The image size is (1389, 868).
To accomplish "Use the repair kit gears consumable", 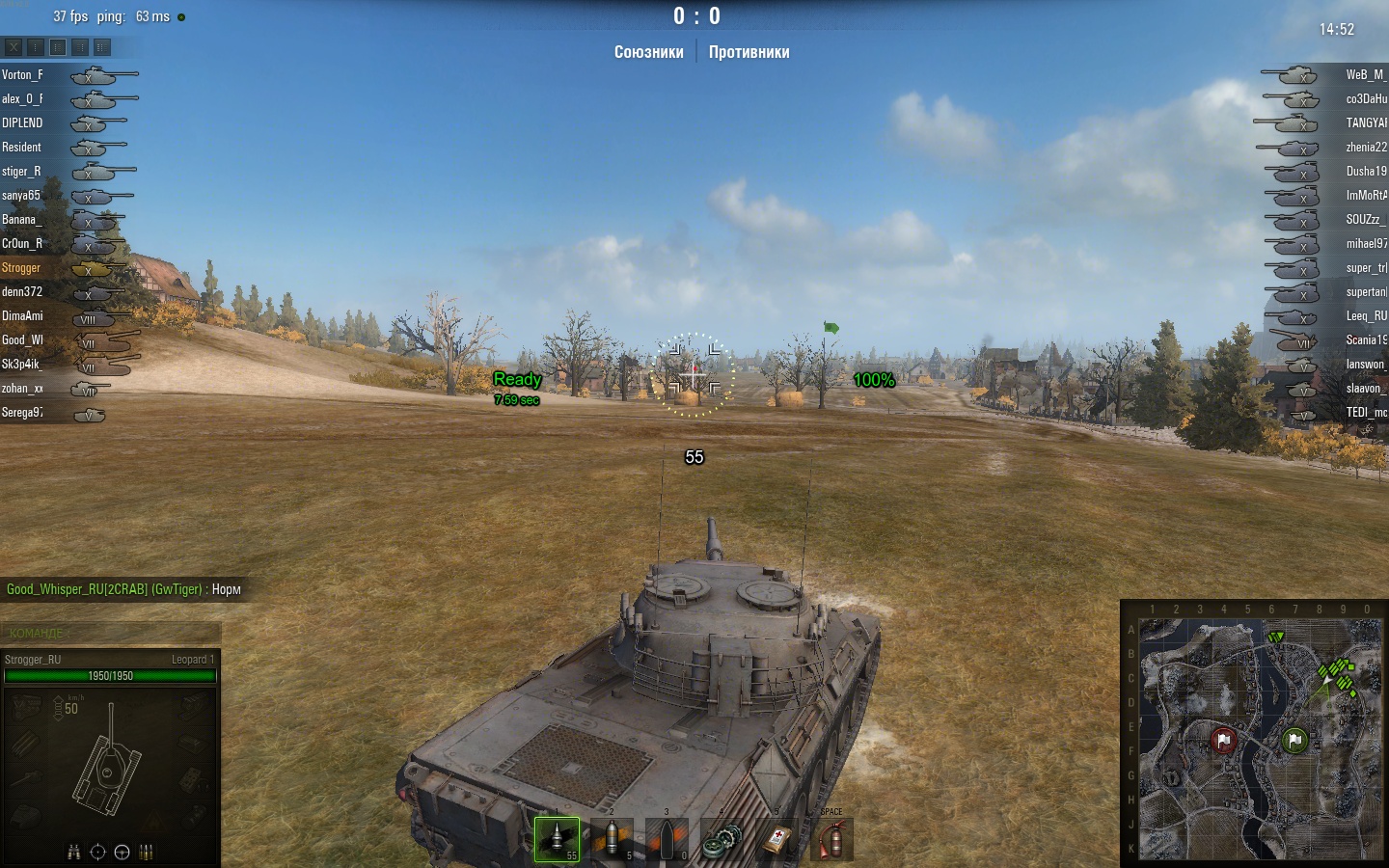I will click(x=722, y=840).
